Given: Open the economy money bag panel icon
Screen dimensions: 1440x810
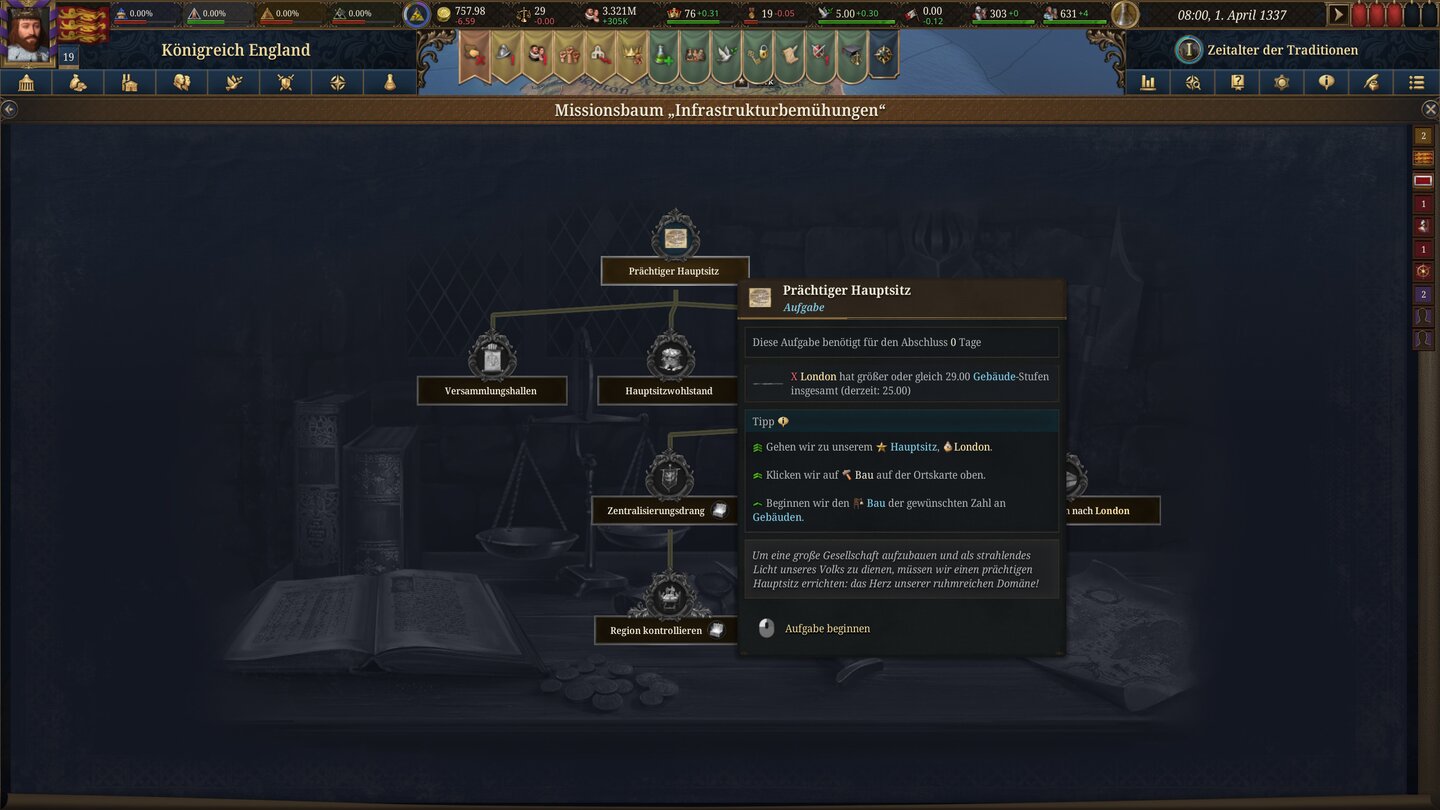Looking at the screenshot, I should point(77,82).
